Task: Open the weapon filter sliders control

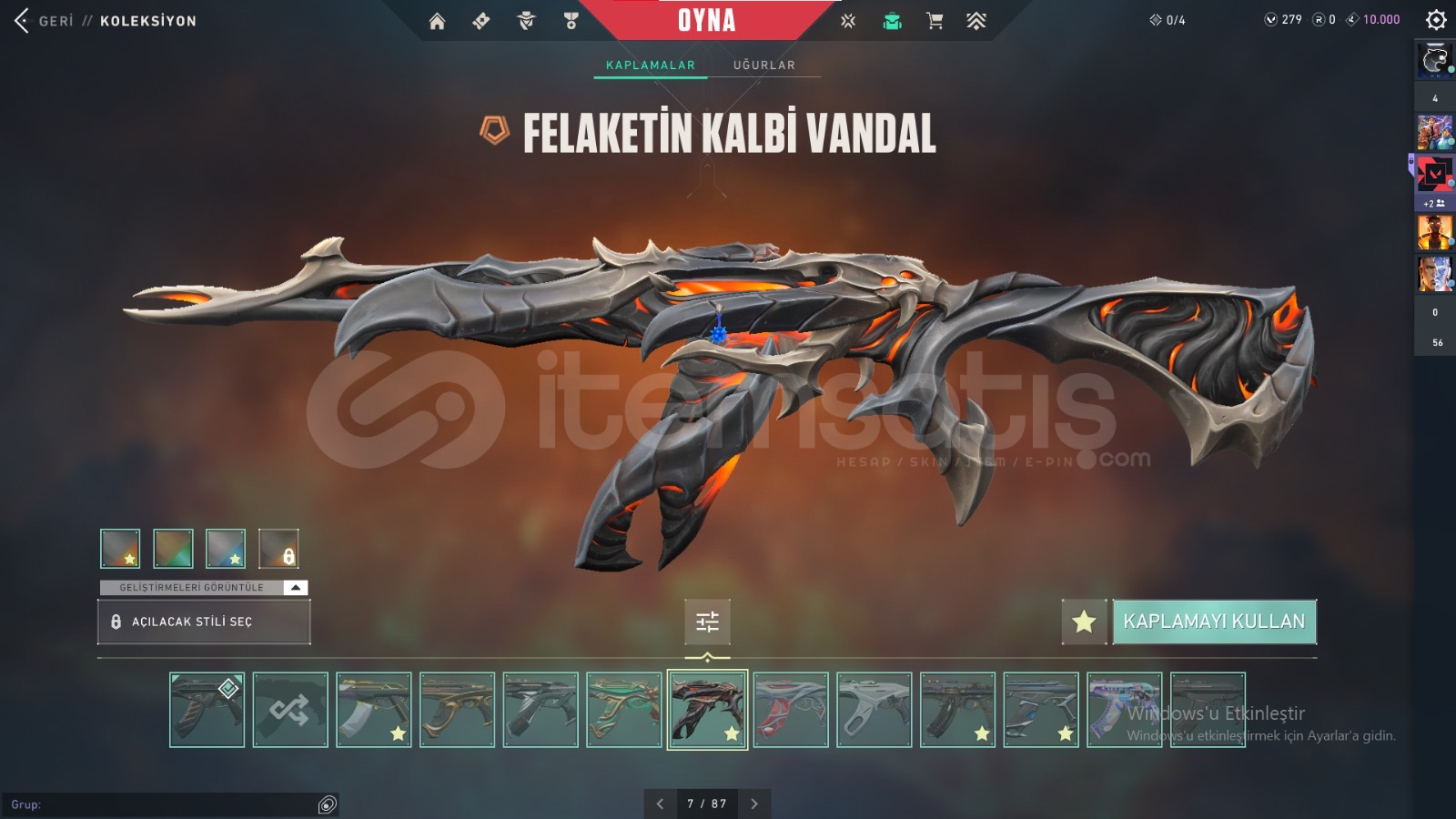Action: click(708, 622)
